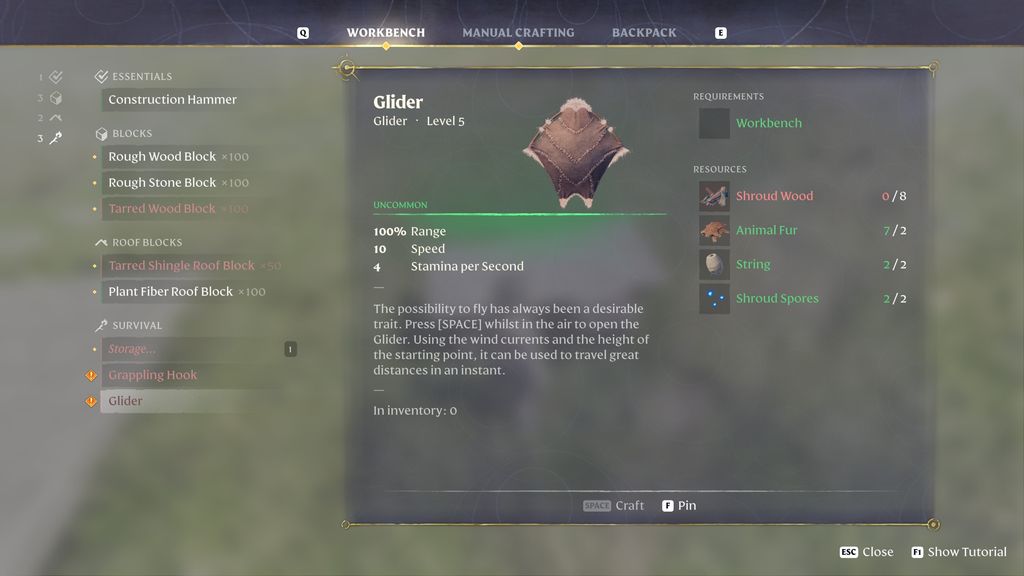Image resolution: width=1024 pixels, height=576 pixels.
Task: Expand the Storage recipe group
Action: click(x=132, y=349)
